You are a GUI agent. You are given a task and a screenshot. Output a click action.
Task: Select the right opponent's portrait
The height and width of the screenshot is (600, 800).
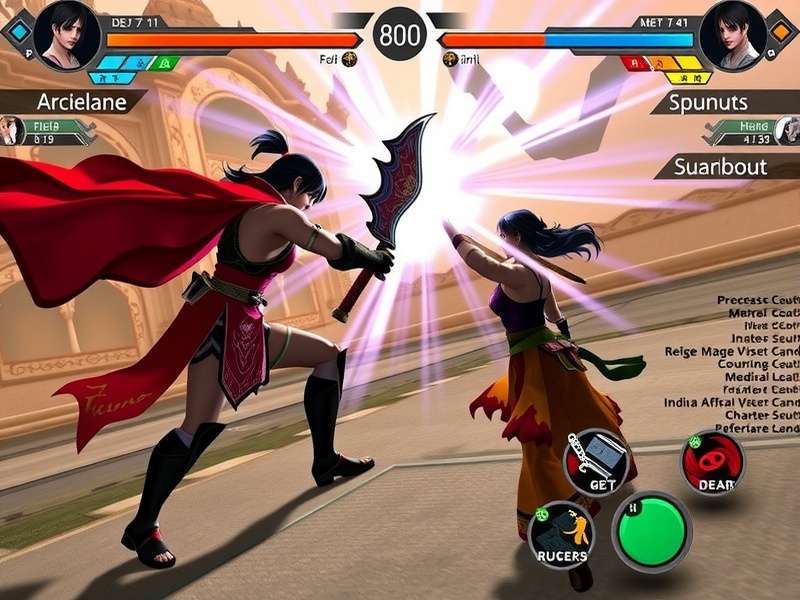[733, 34]
